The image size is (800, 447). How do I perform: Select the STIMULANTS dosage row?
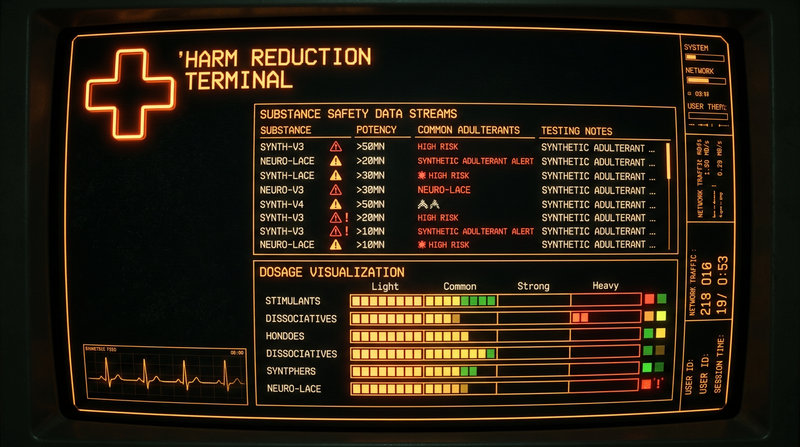pos(294,300)
